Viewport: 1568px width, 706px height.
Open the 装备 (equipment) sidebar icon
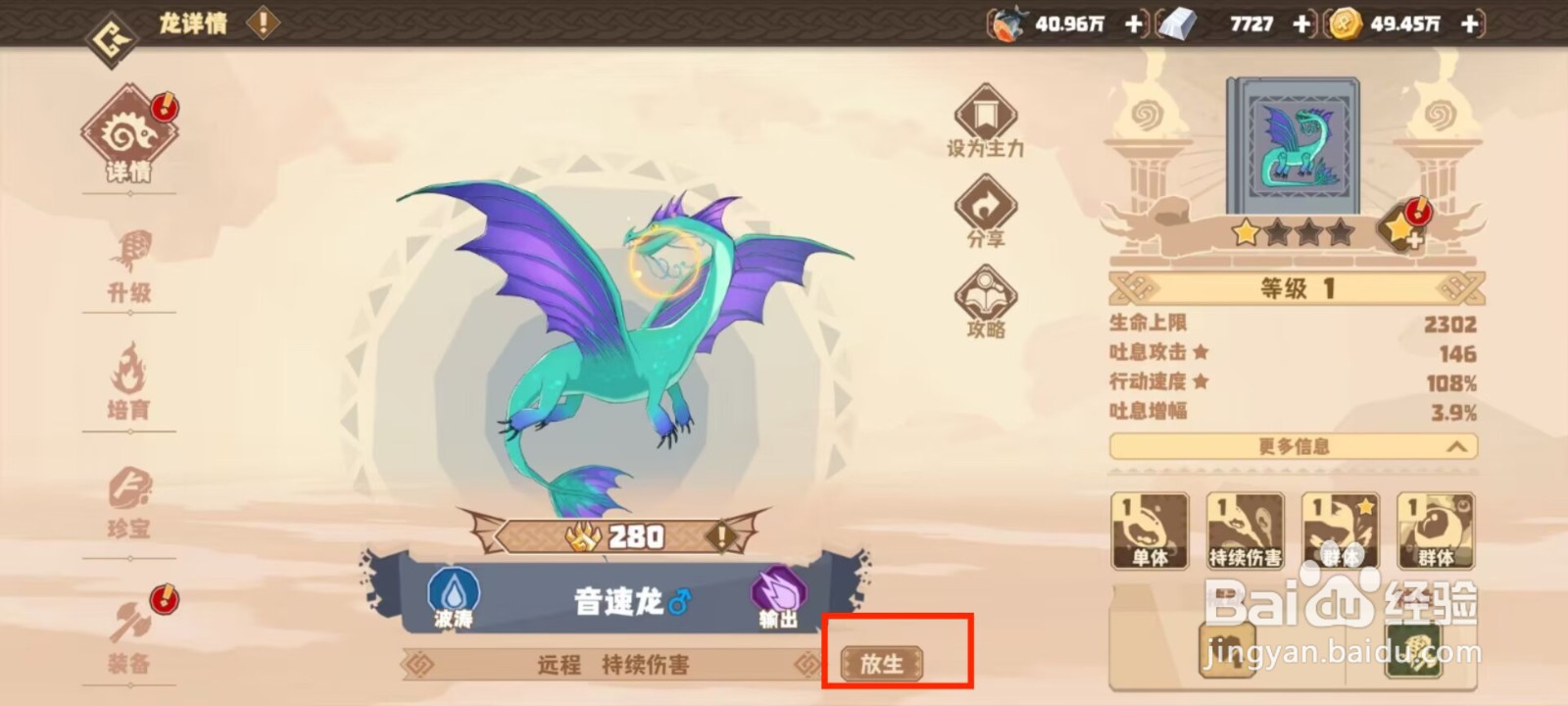[x=130, y=628]
